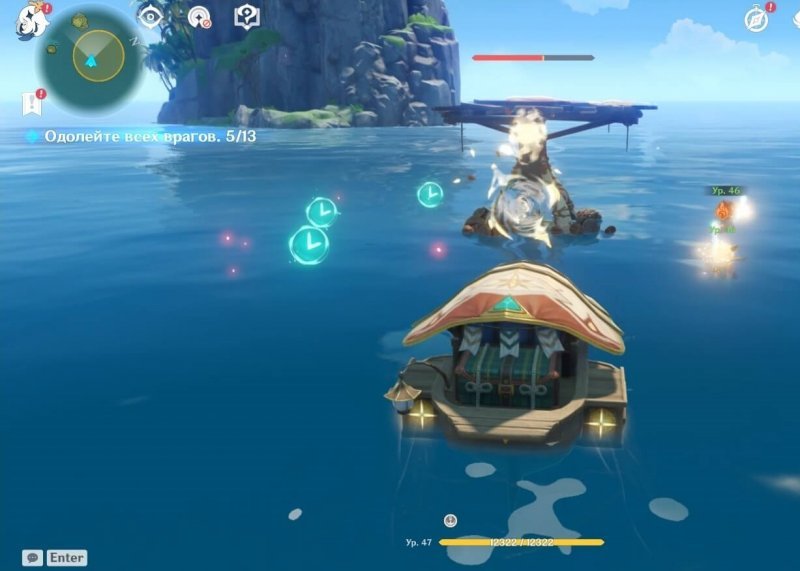Open the tutorial book with question mark

click(x=246, y=17)
